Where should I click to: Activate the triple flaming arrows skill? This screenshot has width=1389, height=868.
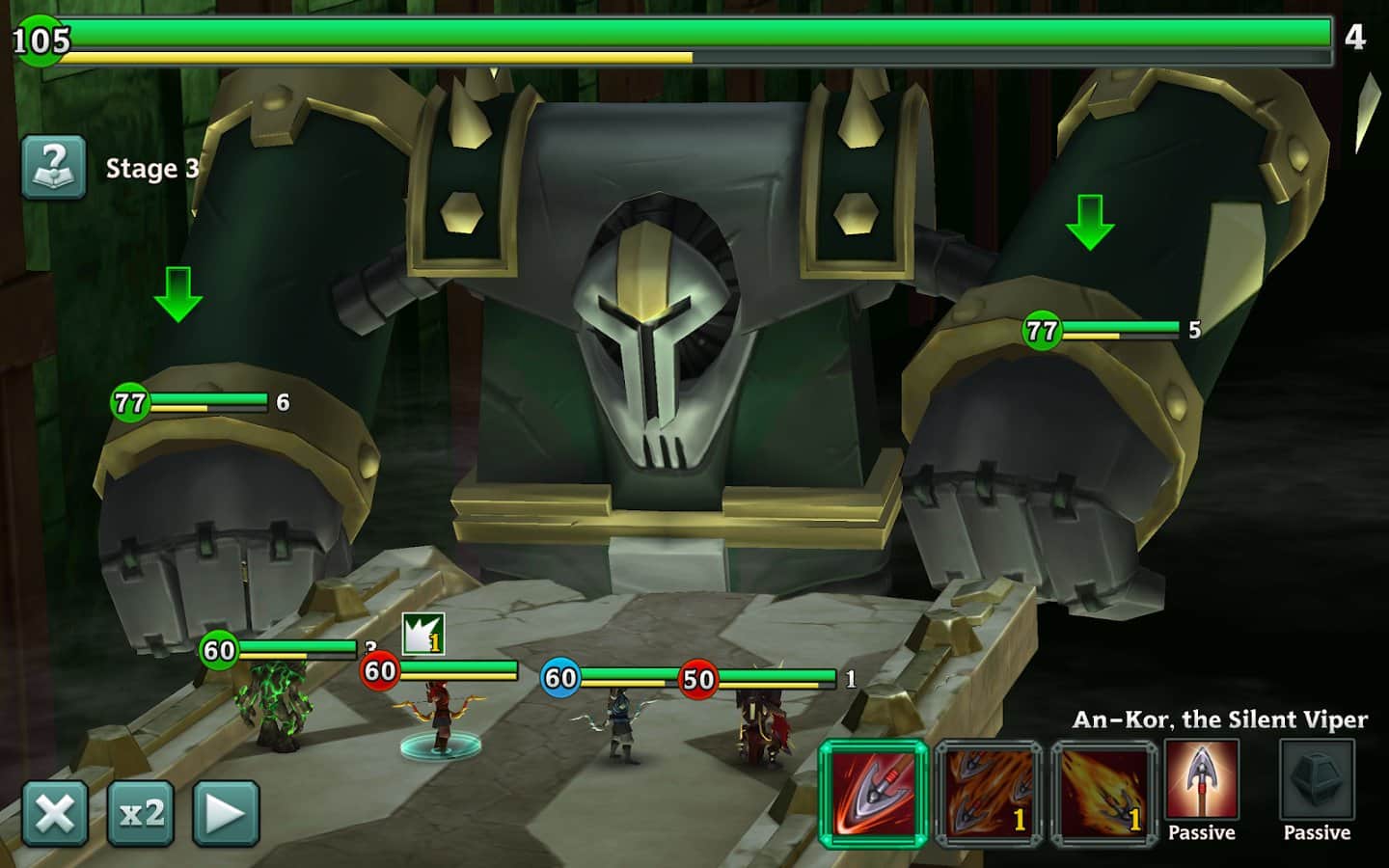(989, 793)
